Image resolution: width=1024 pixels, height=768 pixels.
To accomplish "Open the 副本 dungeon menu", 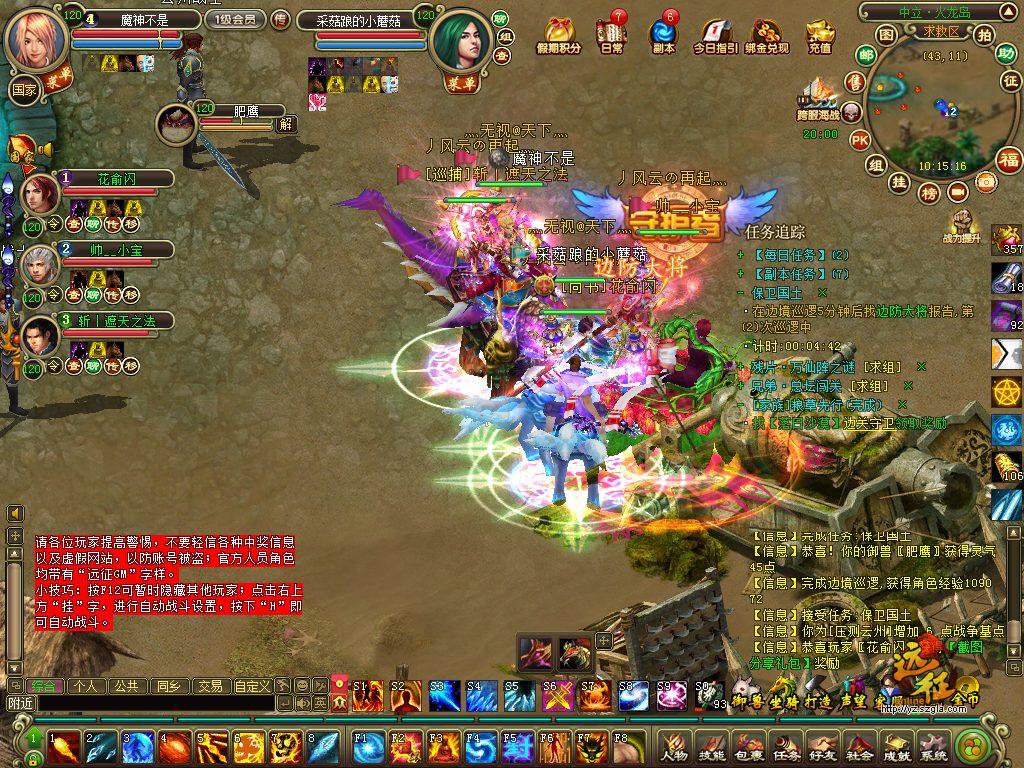I will [662, 33].
